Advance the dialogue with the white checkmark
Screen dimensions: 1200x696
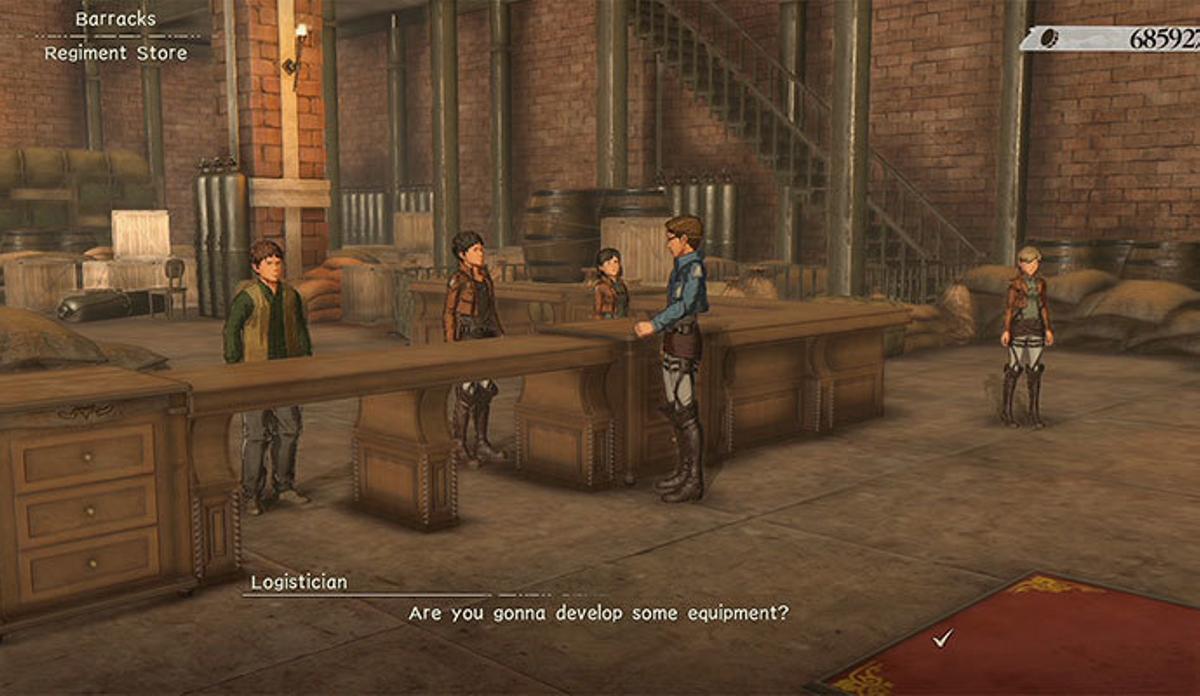pyautogui.click(x=940, y=638)
